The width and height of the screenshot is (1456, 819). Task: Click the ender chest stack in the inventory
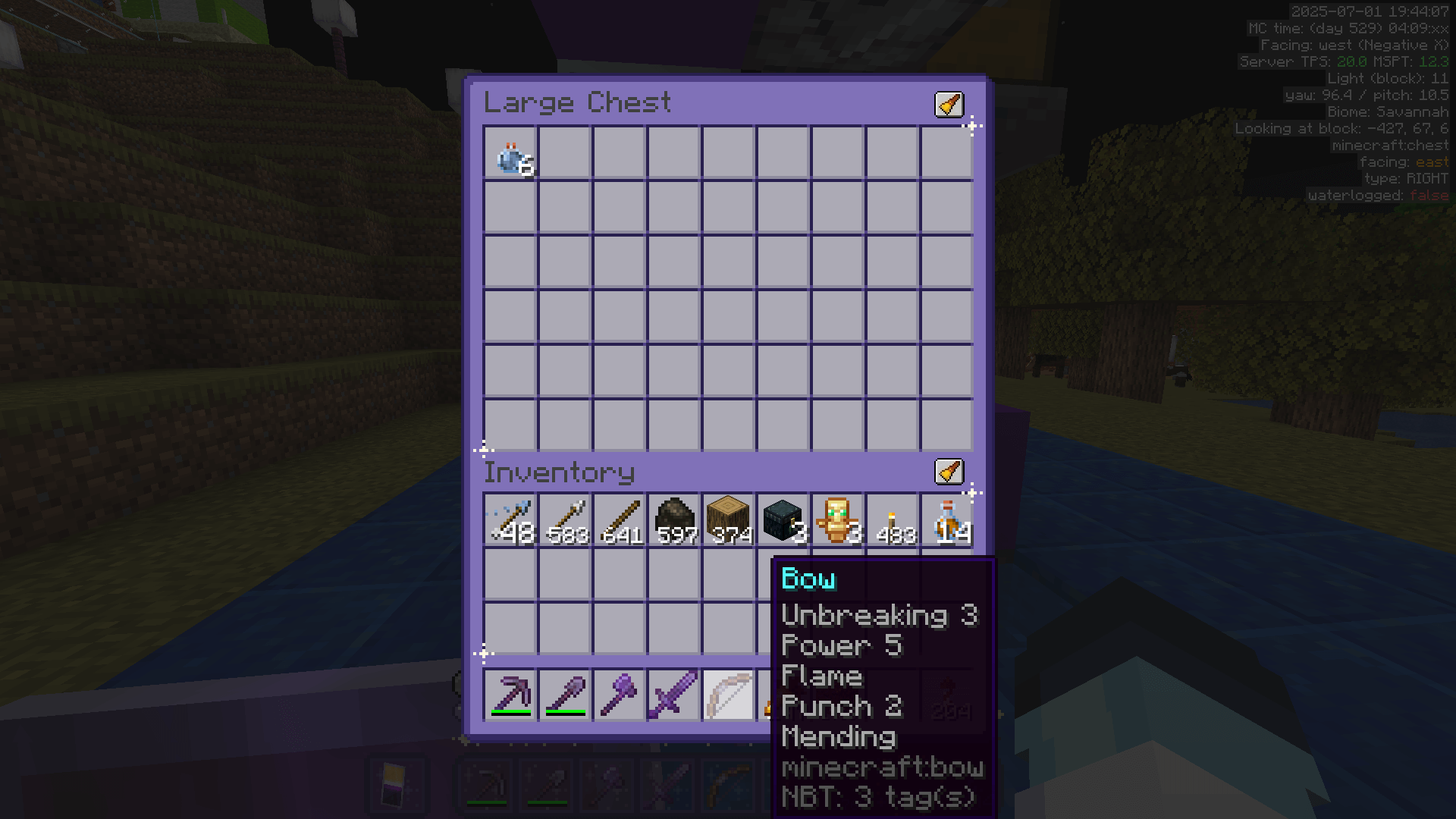tap(782, 519)
